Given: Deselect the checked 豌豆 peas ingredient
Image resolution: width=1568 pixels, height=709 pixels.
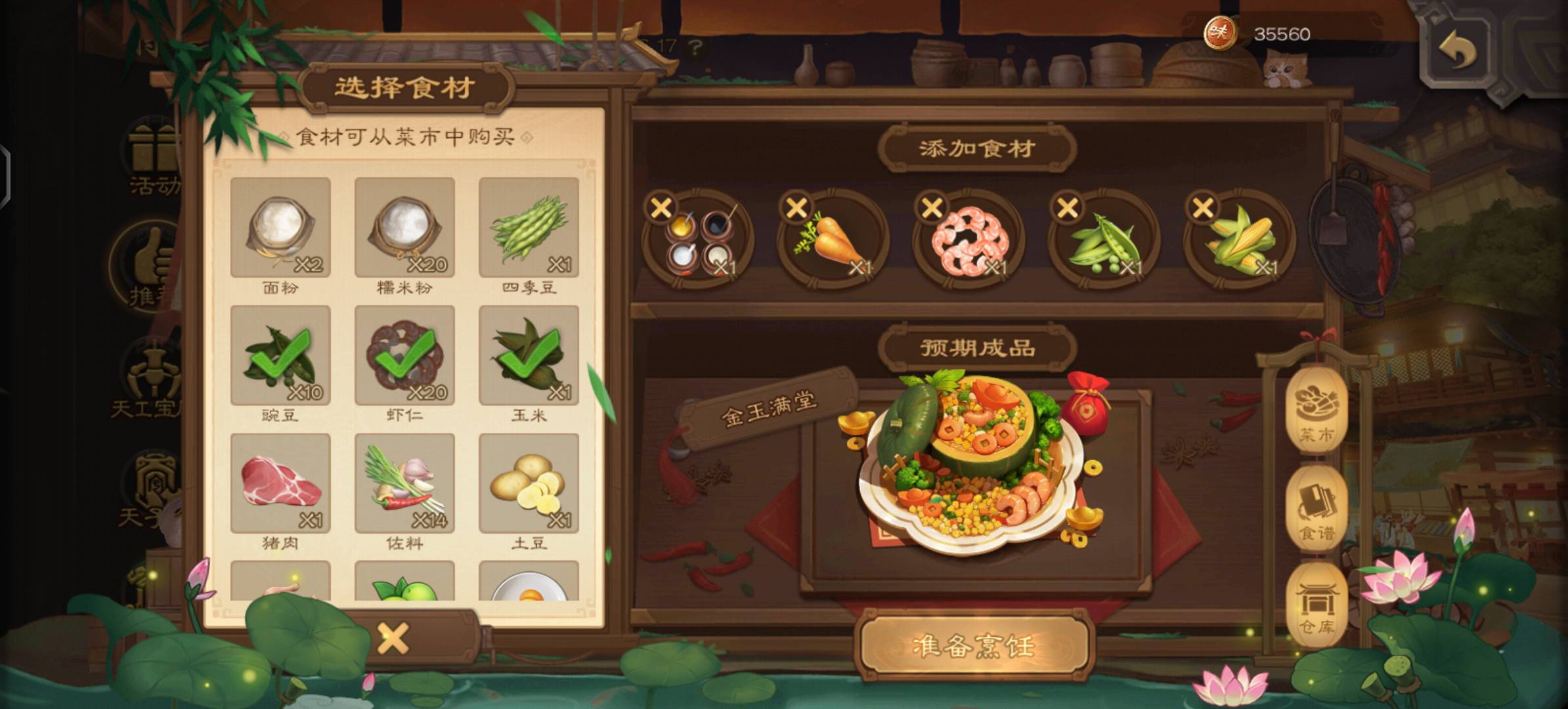Looking at the screenshot, I should click(x=280, y=355).
